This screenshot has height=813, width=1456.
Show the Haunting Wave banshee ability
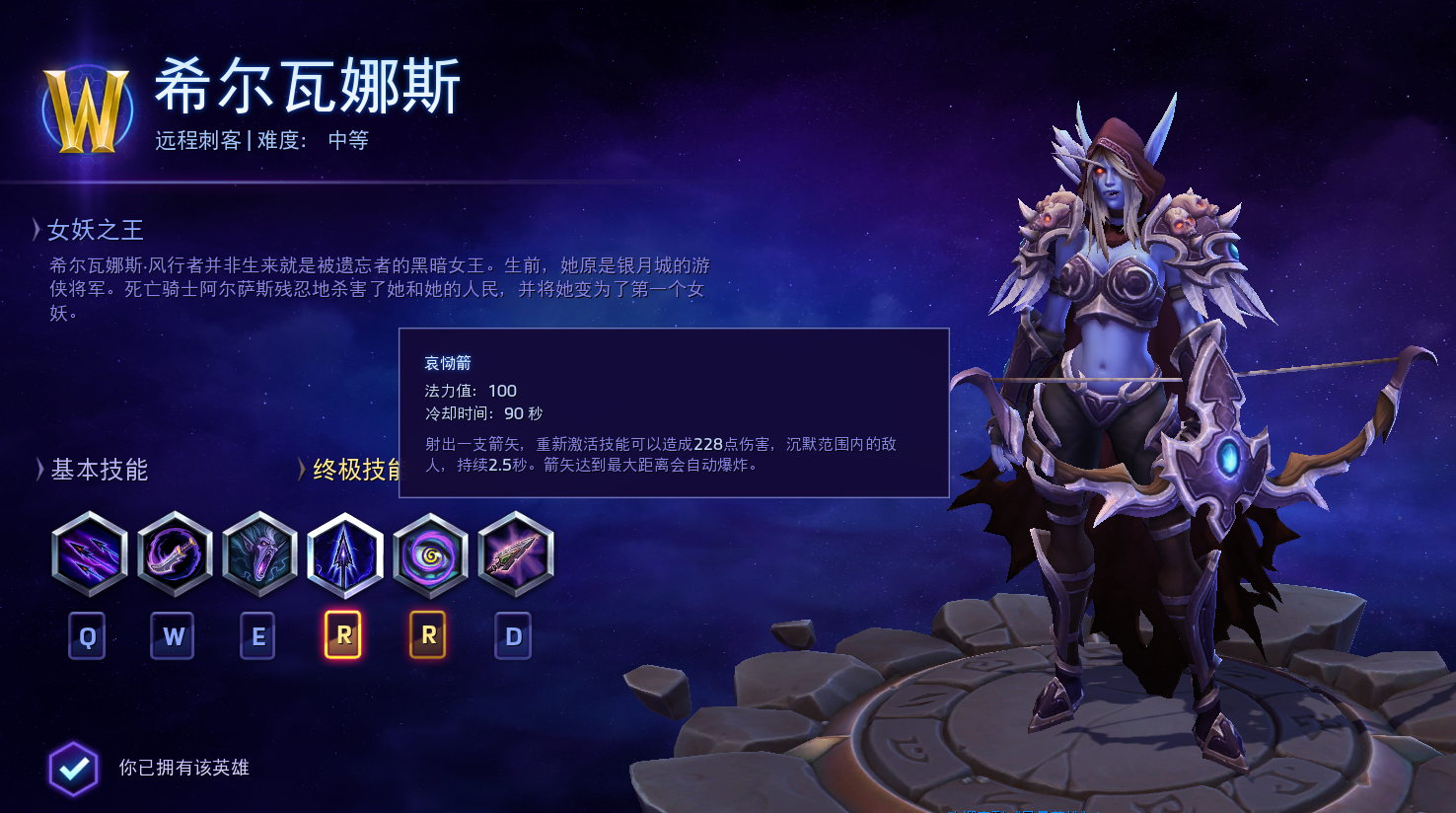pos(259,554)
